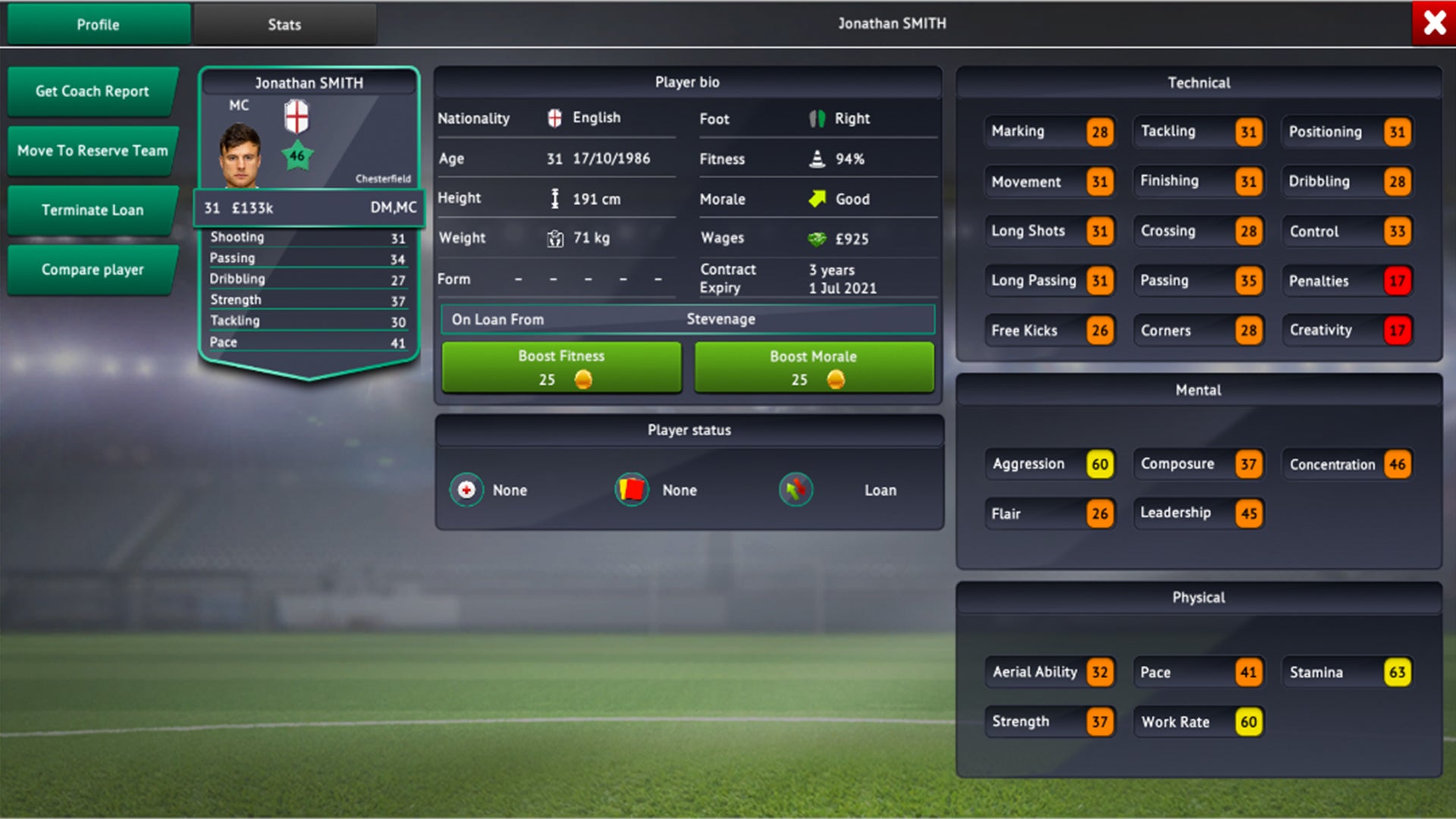Click the right foot boot icon
This screenshot has height=819, width=1456.
(816, 118)
